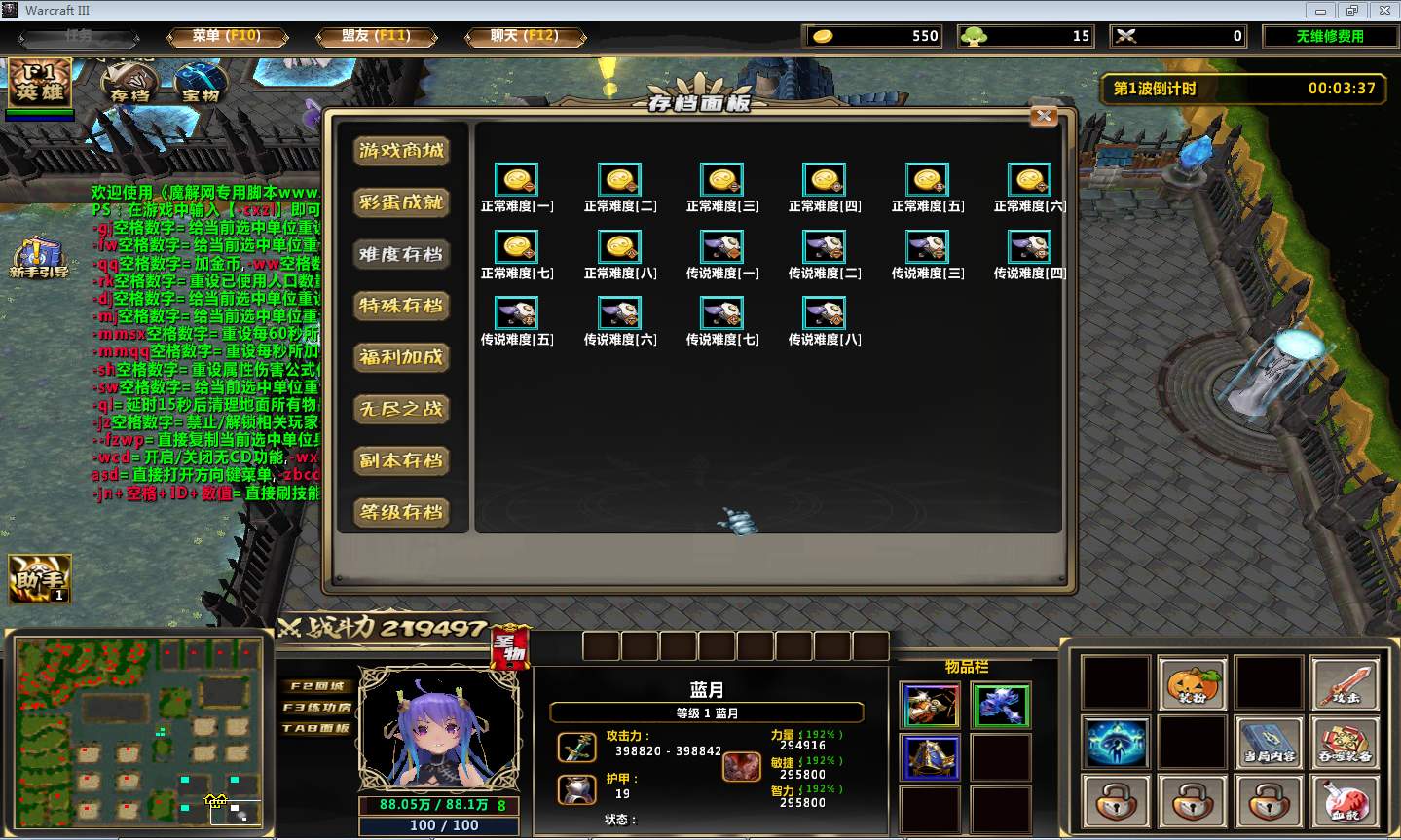Choose the 传说难度[一] save entry
This screenshot has width=1401, height=840.
pyautogui.click(x=721, y=247)
